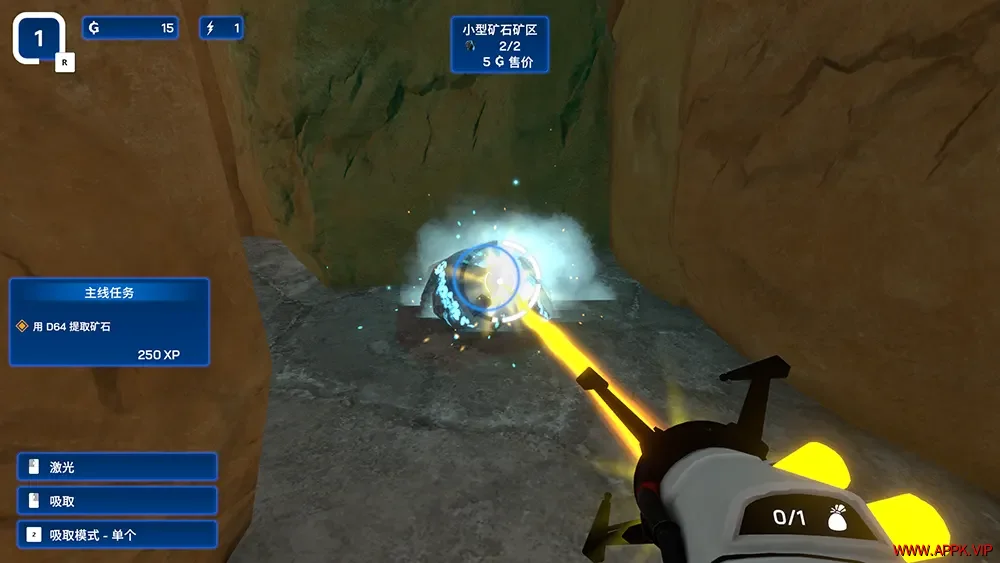This screenshot has width=1000, height=563.
Task: Toggle the 吸取模式 - 单个 mode button
Action: [x=117, y=535]
